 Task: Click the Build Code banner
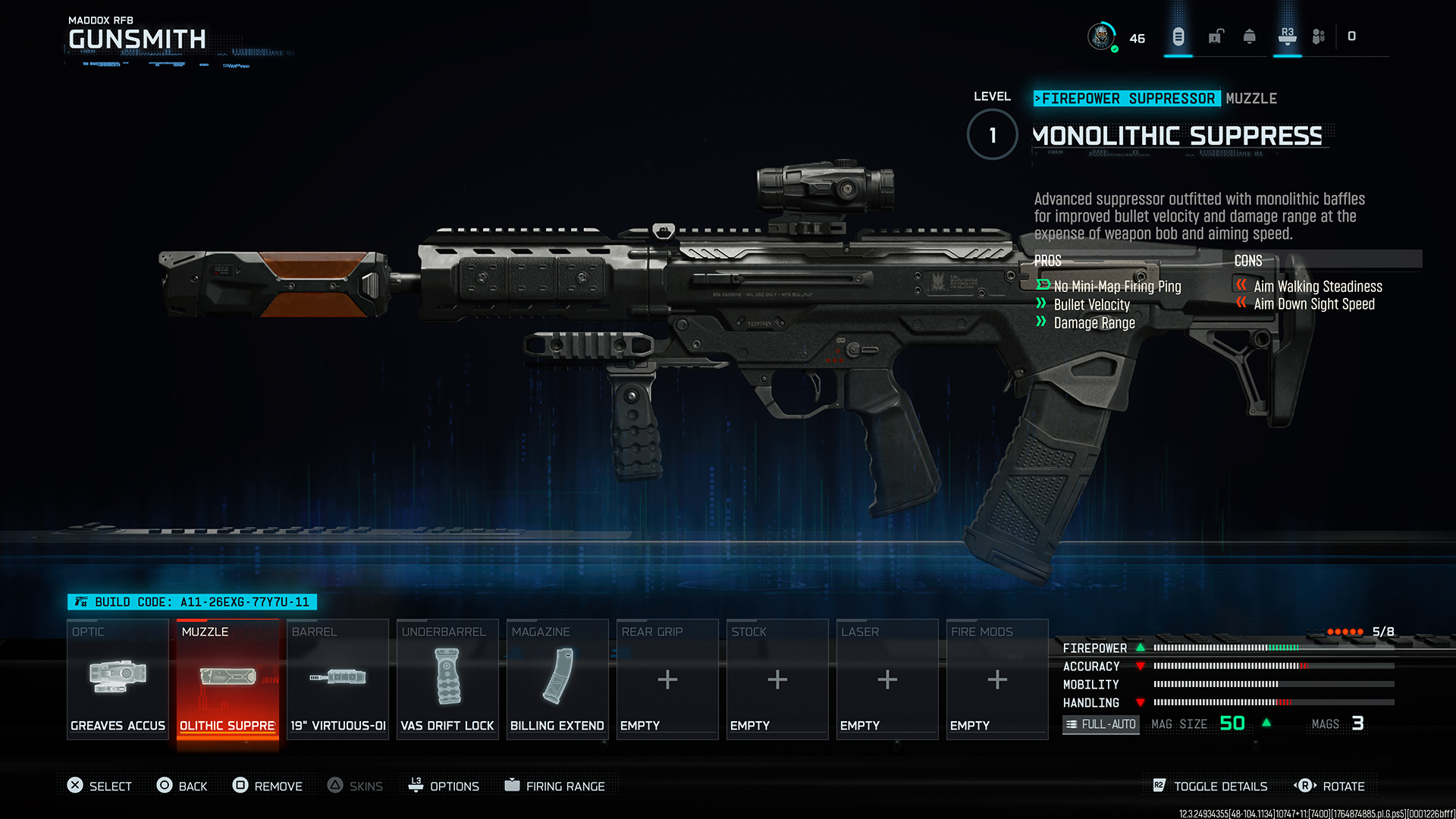coord(193,602)
